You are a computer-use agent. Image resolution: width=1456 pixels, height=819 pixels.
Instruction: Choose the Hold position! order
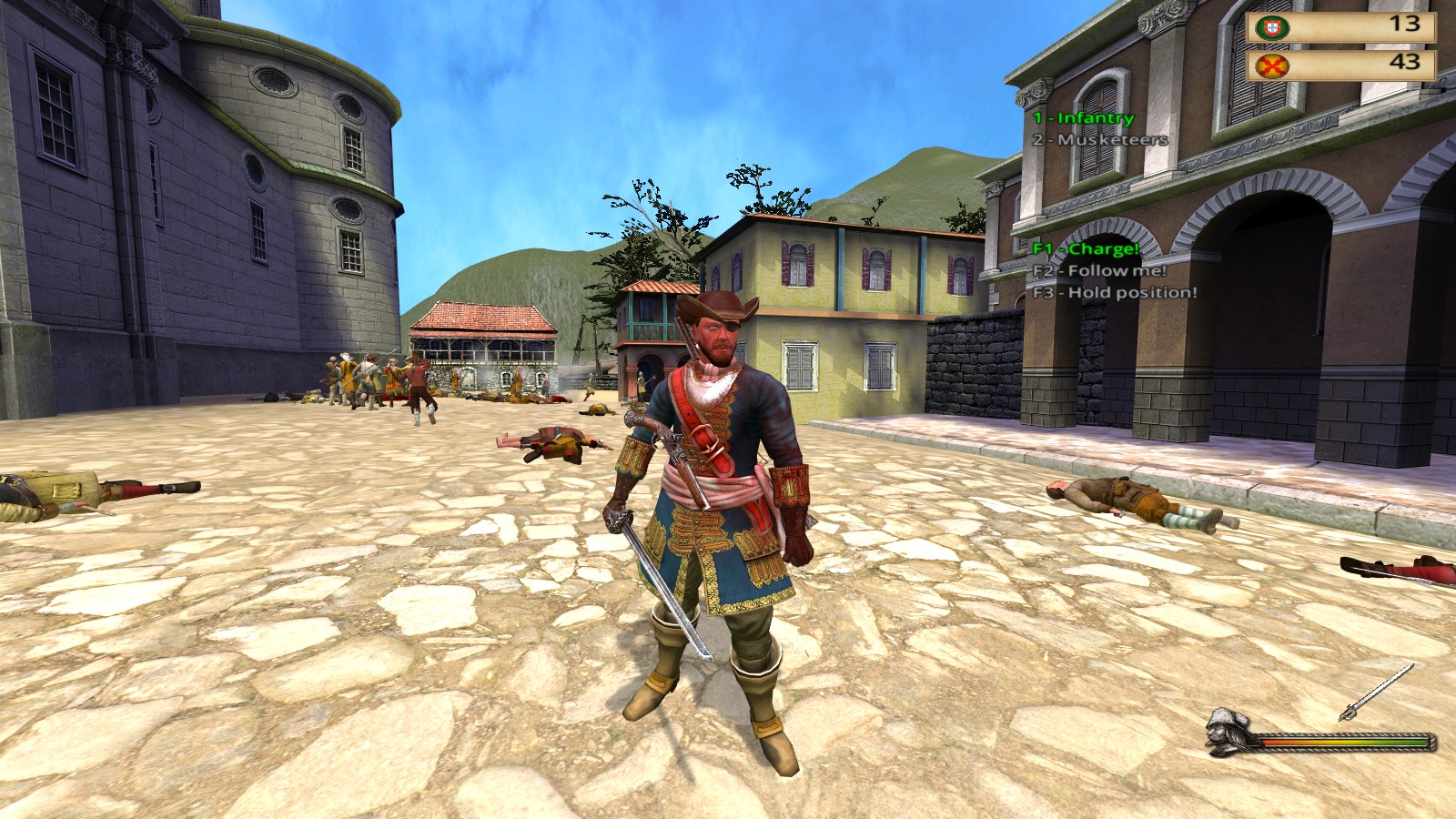tap(1114, 293)
